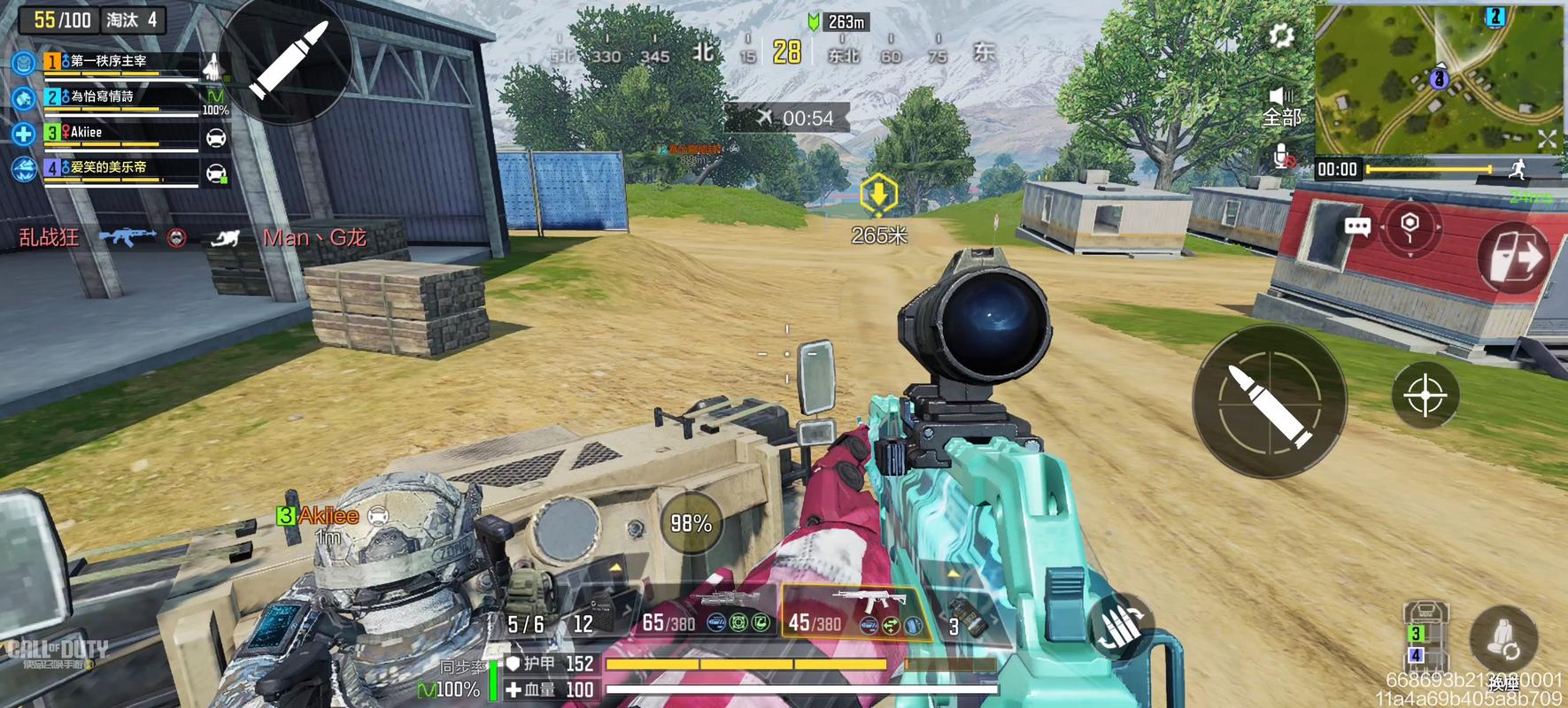The height and width of the screenshot is (708, 1568).
Task: Open the minimap
Action: pos(1437,78)
